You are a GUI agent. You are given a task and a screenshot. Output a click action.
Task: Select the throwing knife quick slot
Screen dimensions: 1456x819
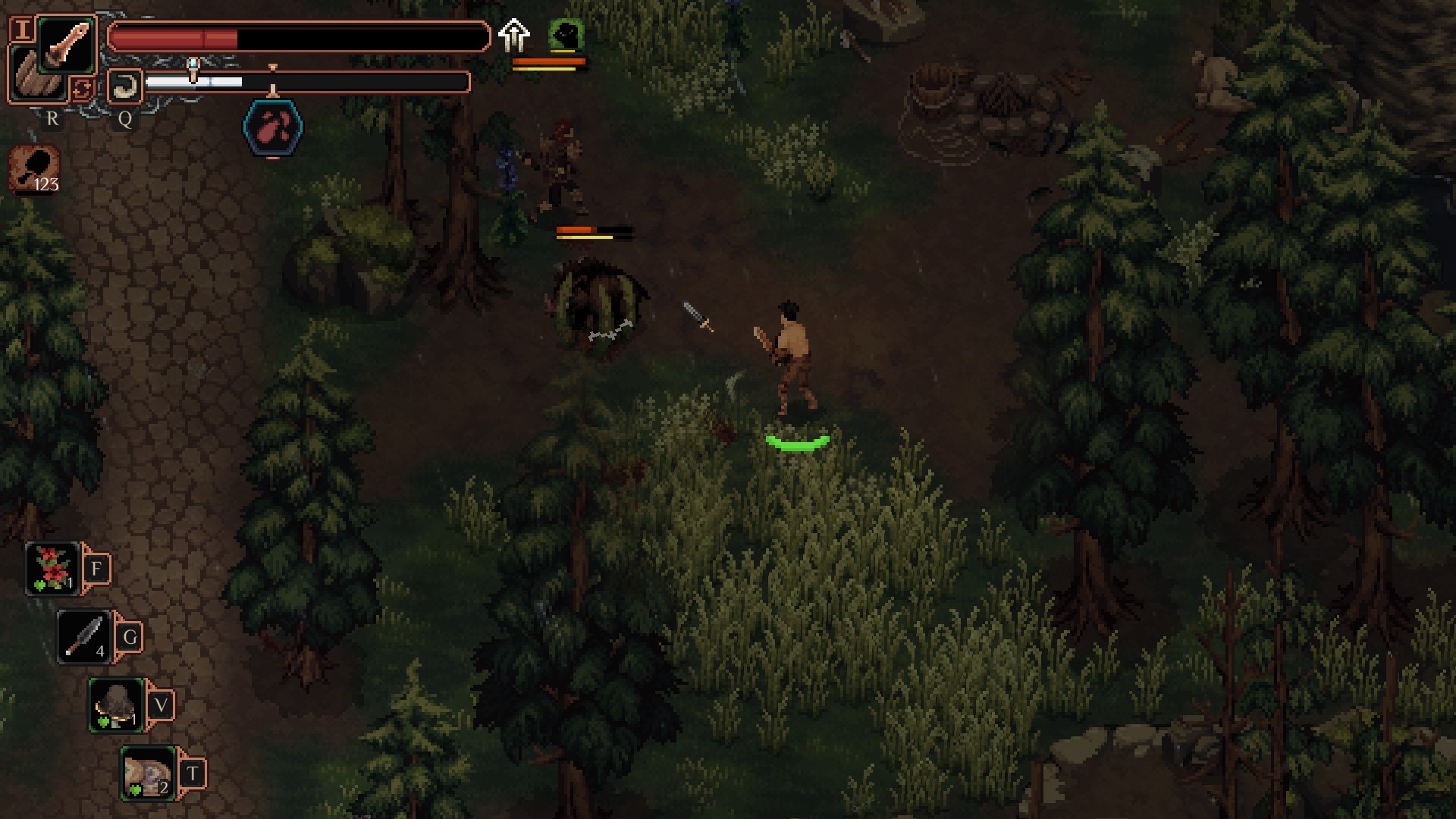85,637
